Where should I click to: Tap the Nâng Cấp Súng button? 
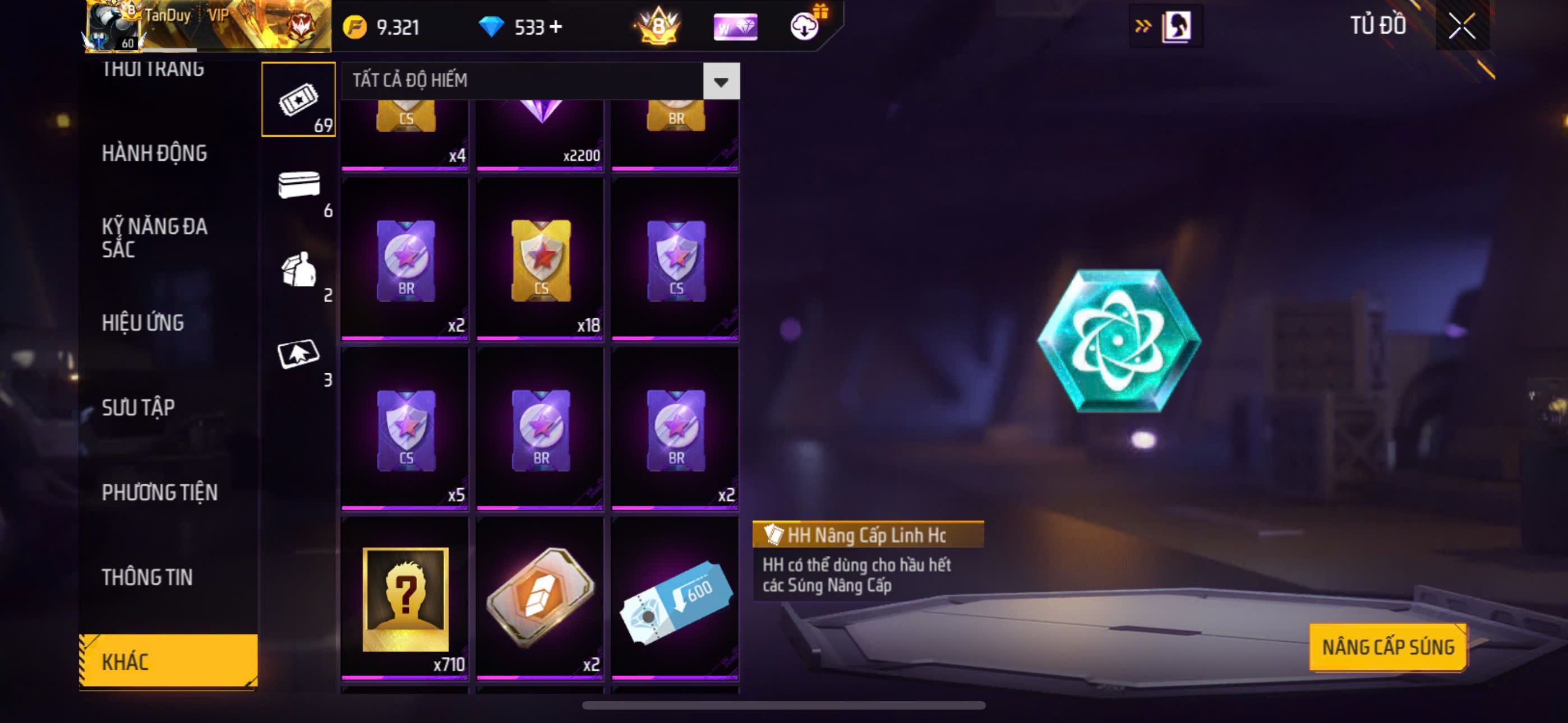click(1388, 647)
